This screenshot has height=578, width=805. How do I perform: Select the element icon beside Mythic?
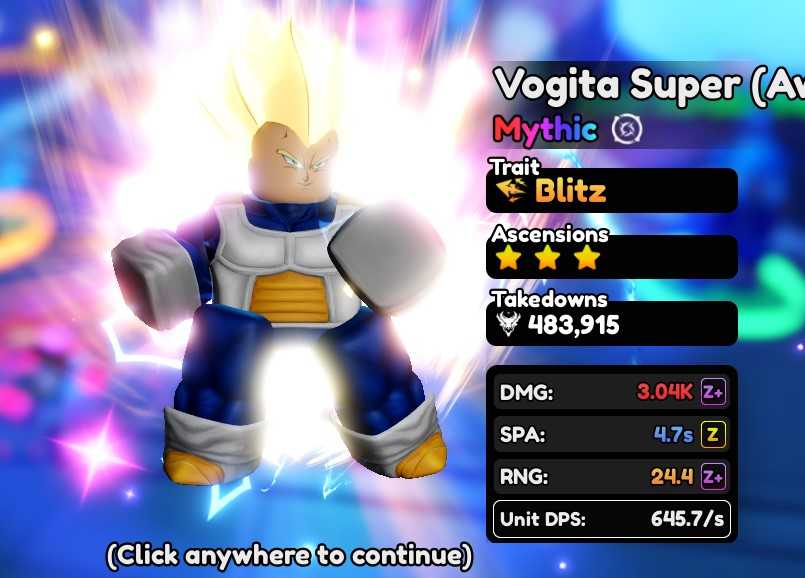coord(627,129)
